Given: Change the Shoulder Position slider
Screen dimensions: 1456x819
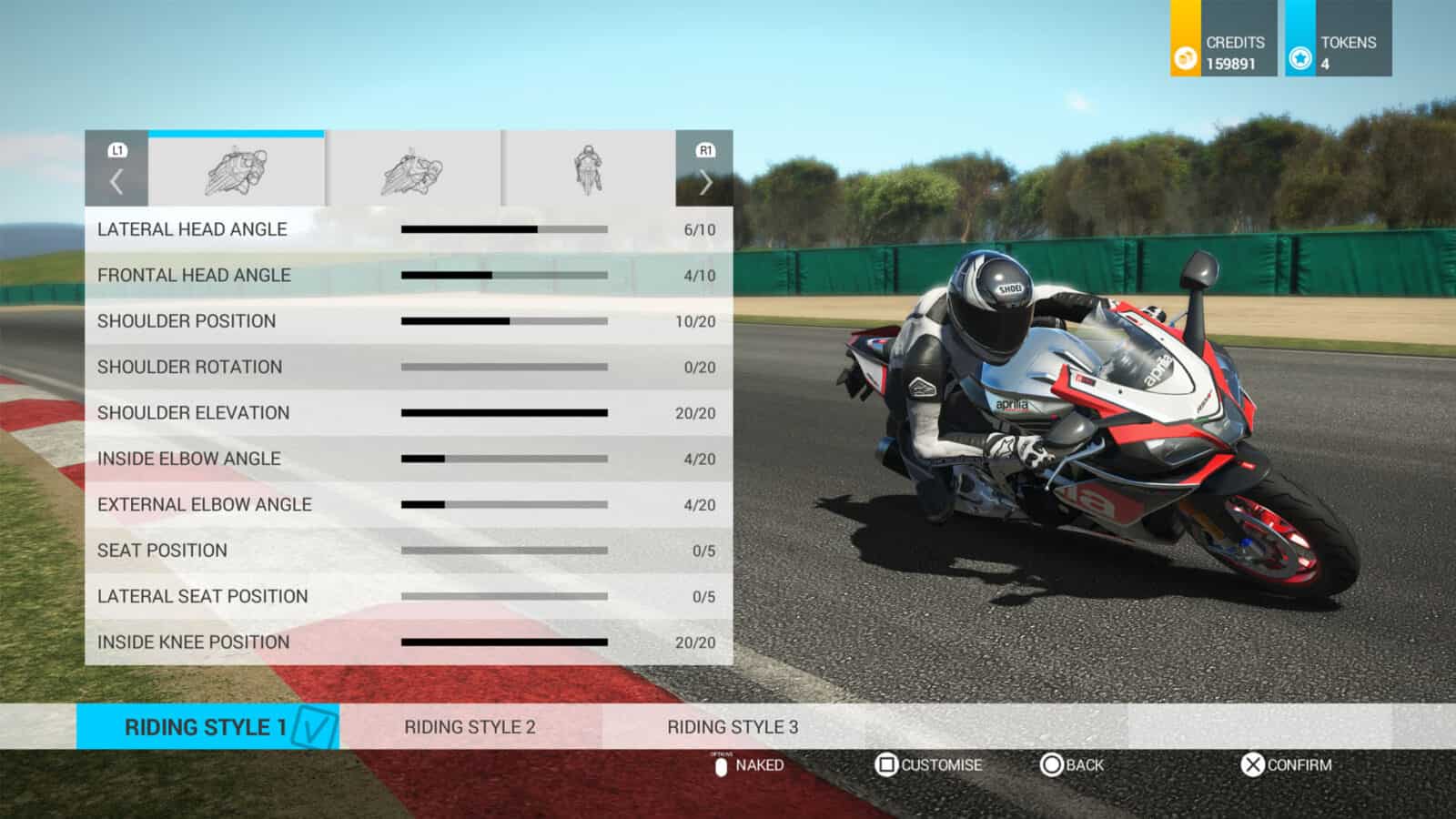Looking at the screenshot, I should click(504, 321).
